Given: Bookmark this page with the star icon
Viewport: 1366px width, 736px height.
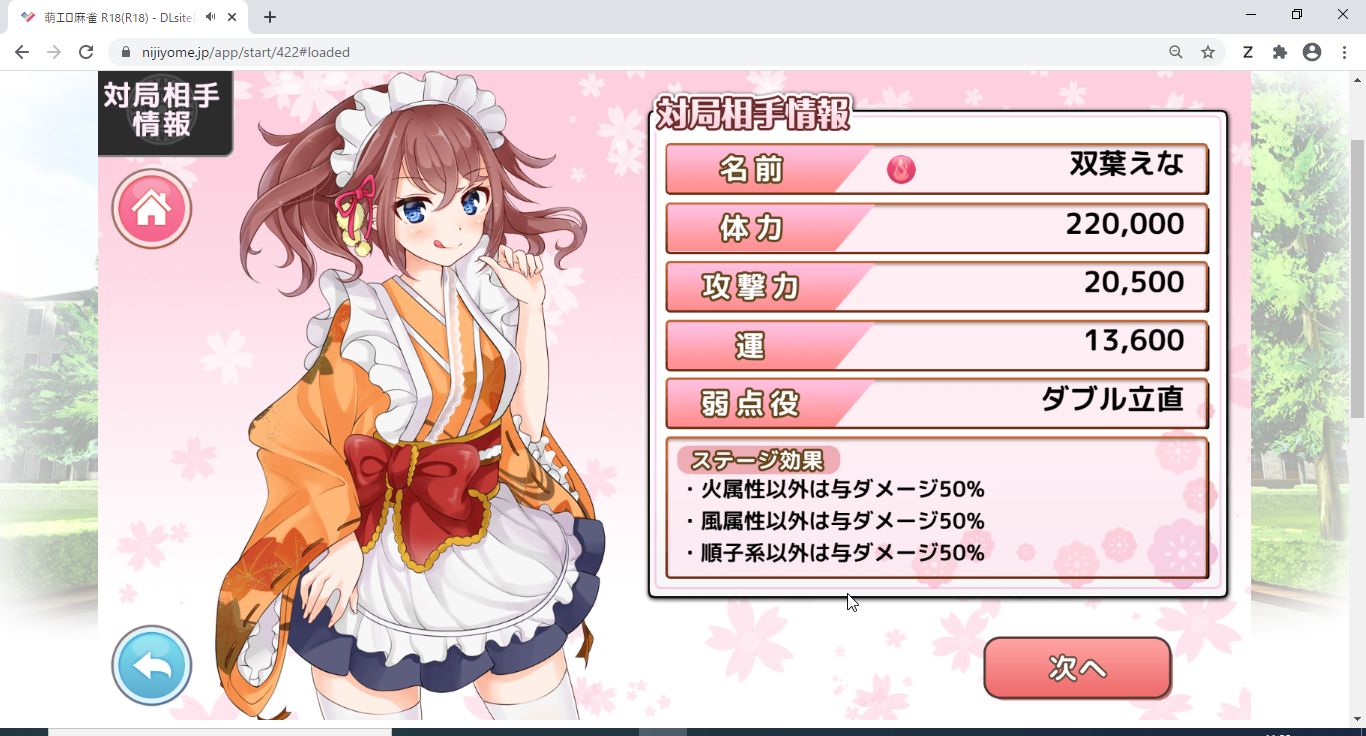Looking at the screenshot, I should click(x=1208, y=52).
